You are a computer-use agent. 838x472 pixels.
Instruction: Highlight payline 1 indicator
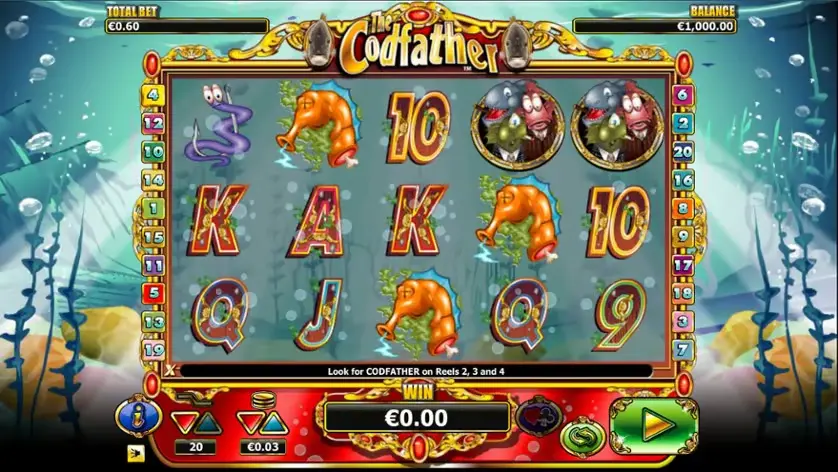click(153, 209)
